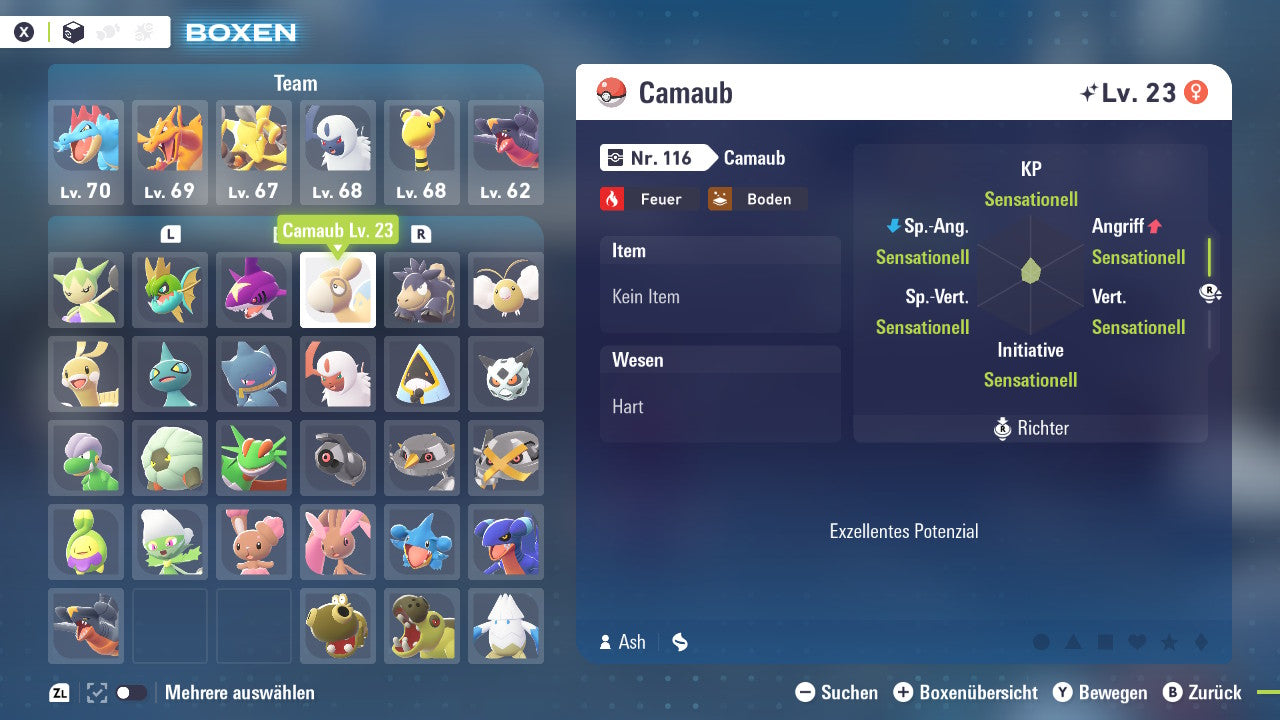The image size is (1280, 720).
Task: Click the Camaub Lv. 23 box title label
Action: (x=339, y=229)
